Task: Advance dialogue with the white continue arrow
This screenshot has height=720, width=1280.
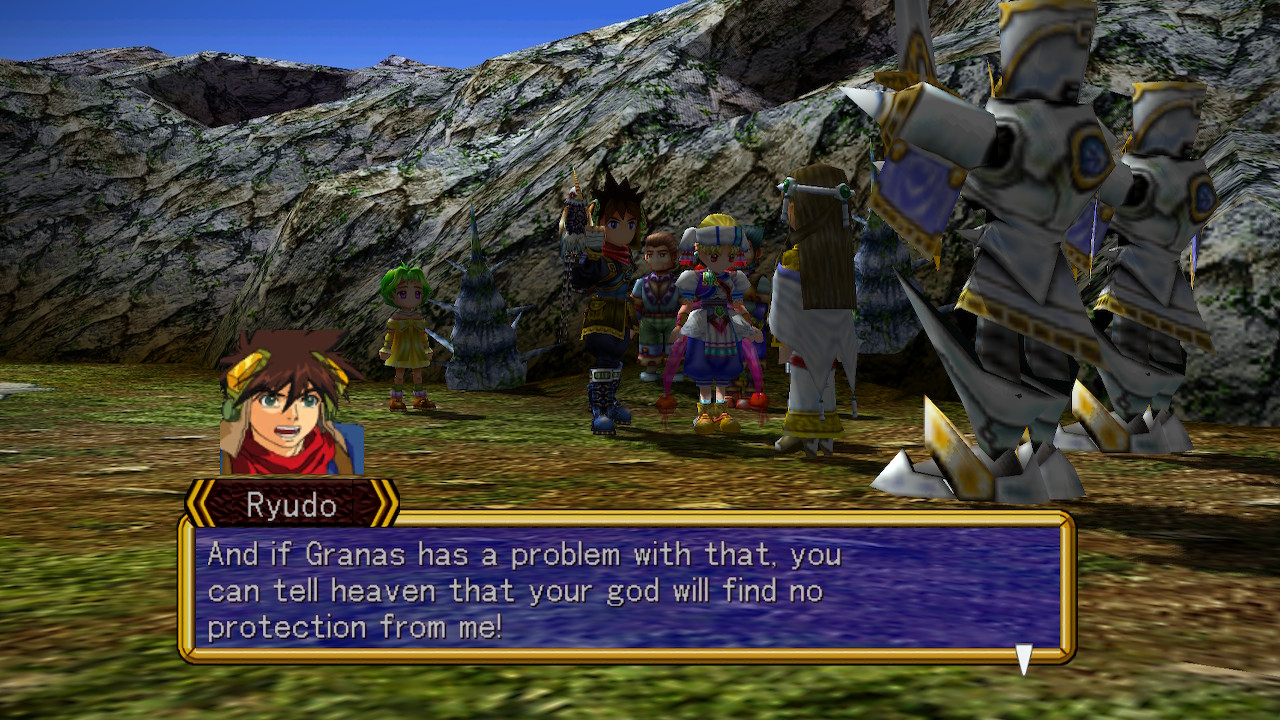Action: (x=1023, y=659)
